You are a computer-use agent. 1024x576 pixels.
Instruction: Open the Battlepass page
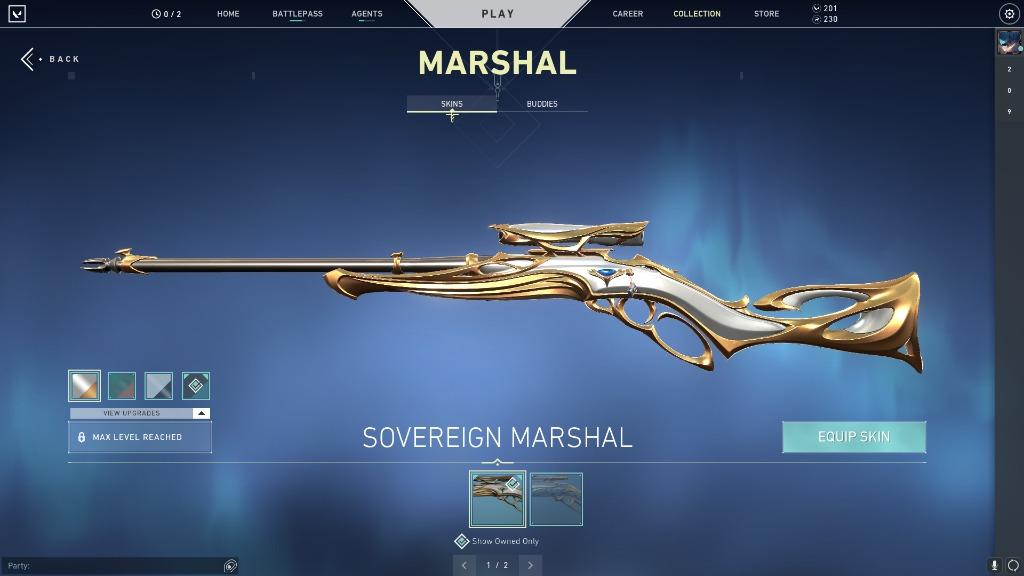(297, 14)
